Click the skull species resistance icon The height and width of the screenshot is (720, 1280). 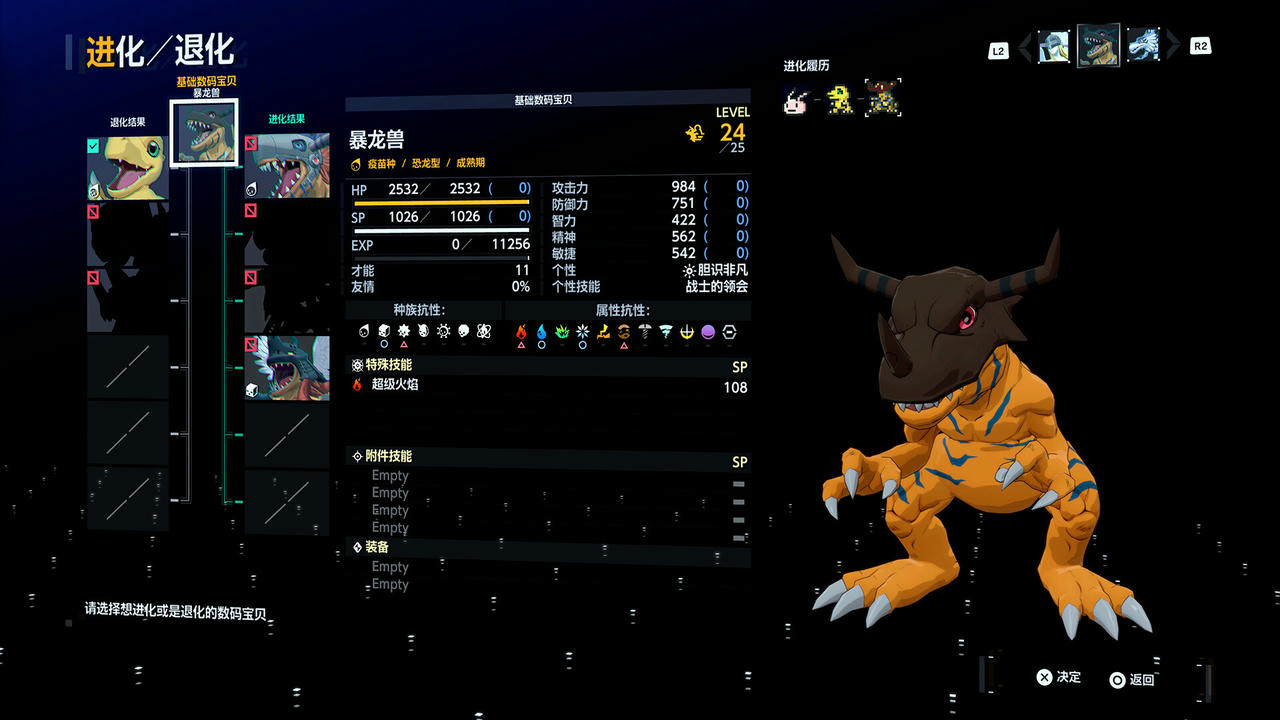click(463, 331)
